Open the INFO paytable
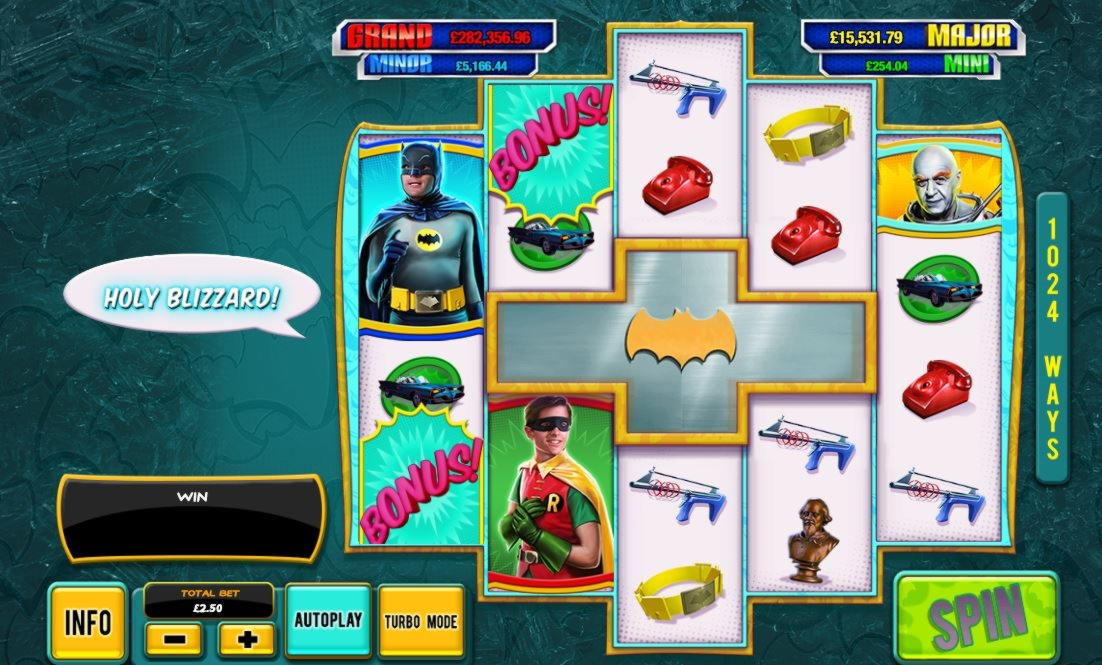 88,622
